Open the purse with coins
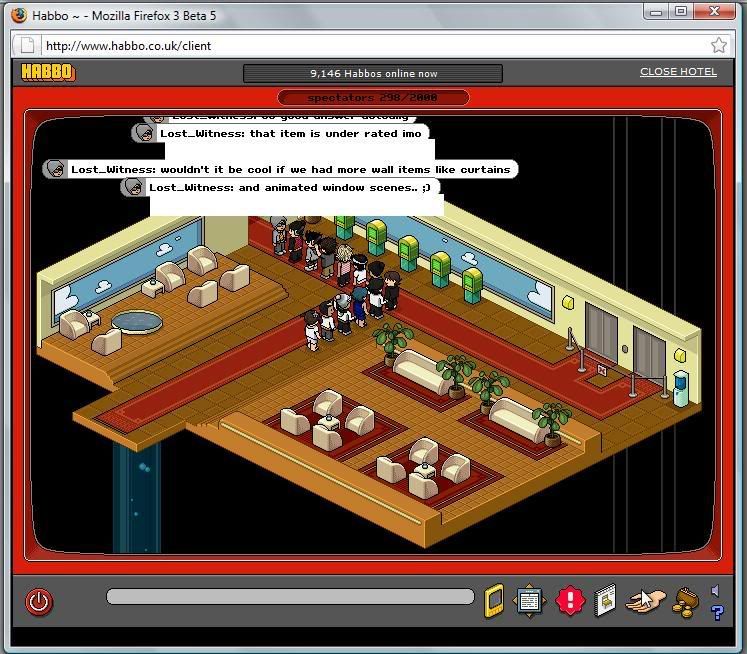 685,601
